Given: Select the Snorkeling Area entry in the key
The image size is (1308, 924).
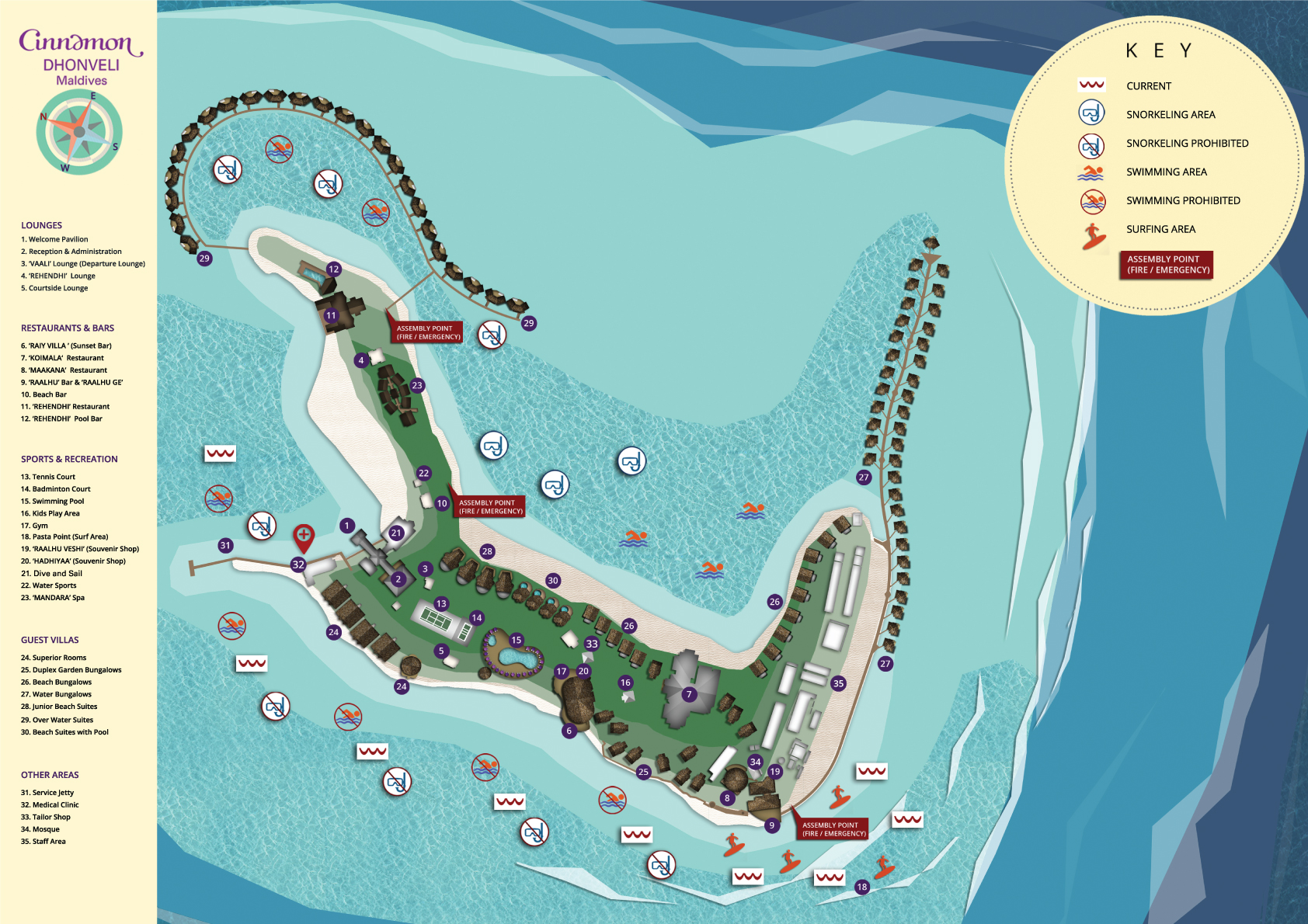Looking at the screenshot, I should (1171, 115).
